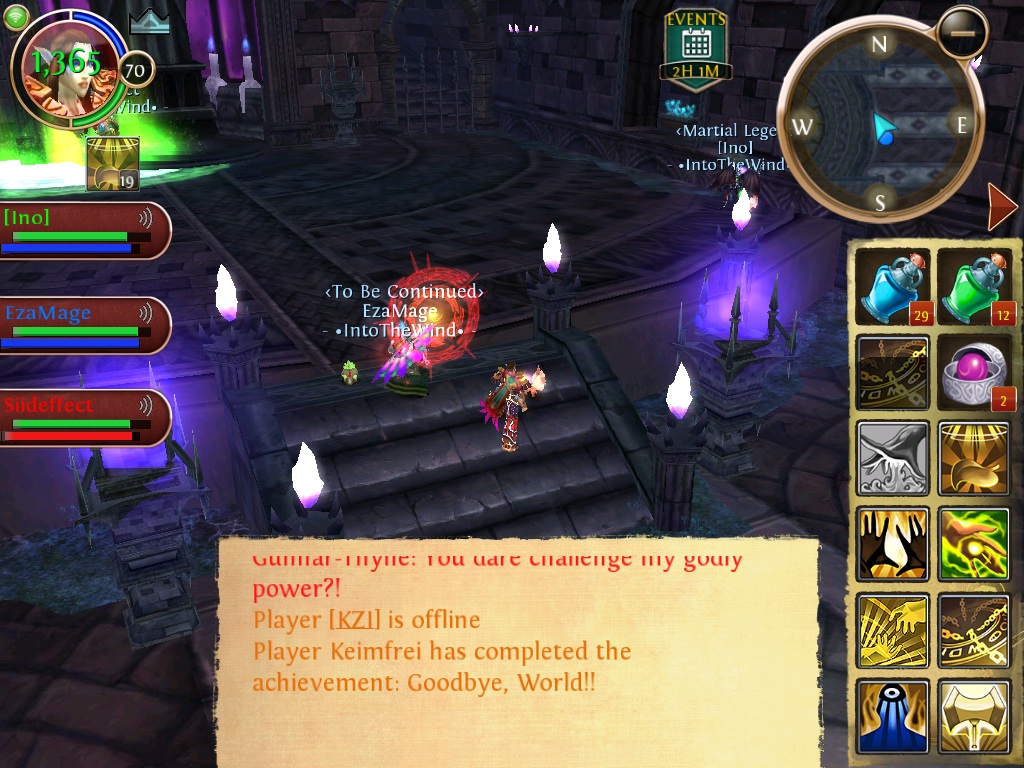Cast the blue beam eye skill

(893, 716)
